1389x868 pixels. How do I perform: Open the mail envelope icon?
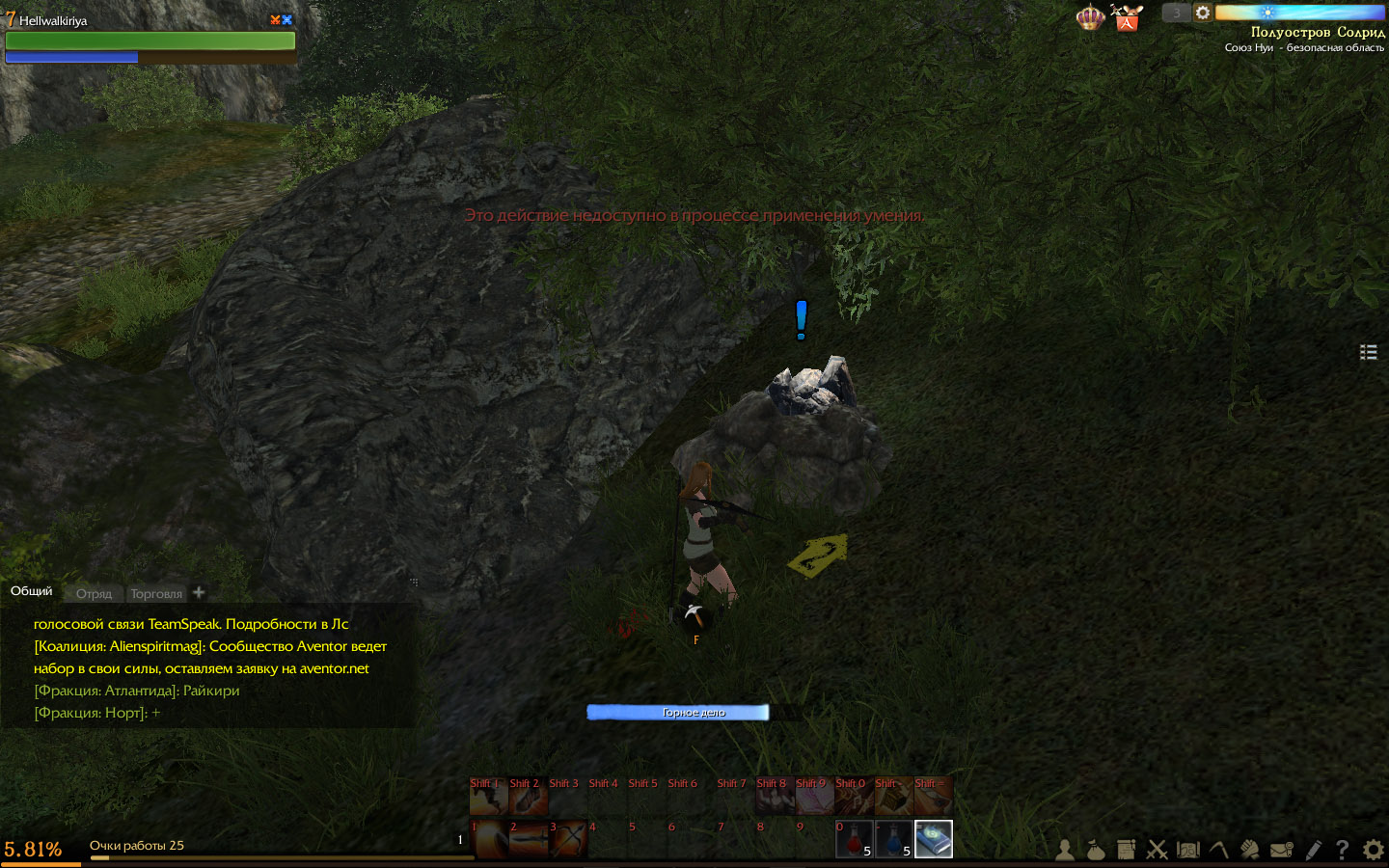tap(1281, 850)
